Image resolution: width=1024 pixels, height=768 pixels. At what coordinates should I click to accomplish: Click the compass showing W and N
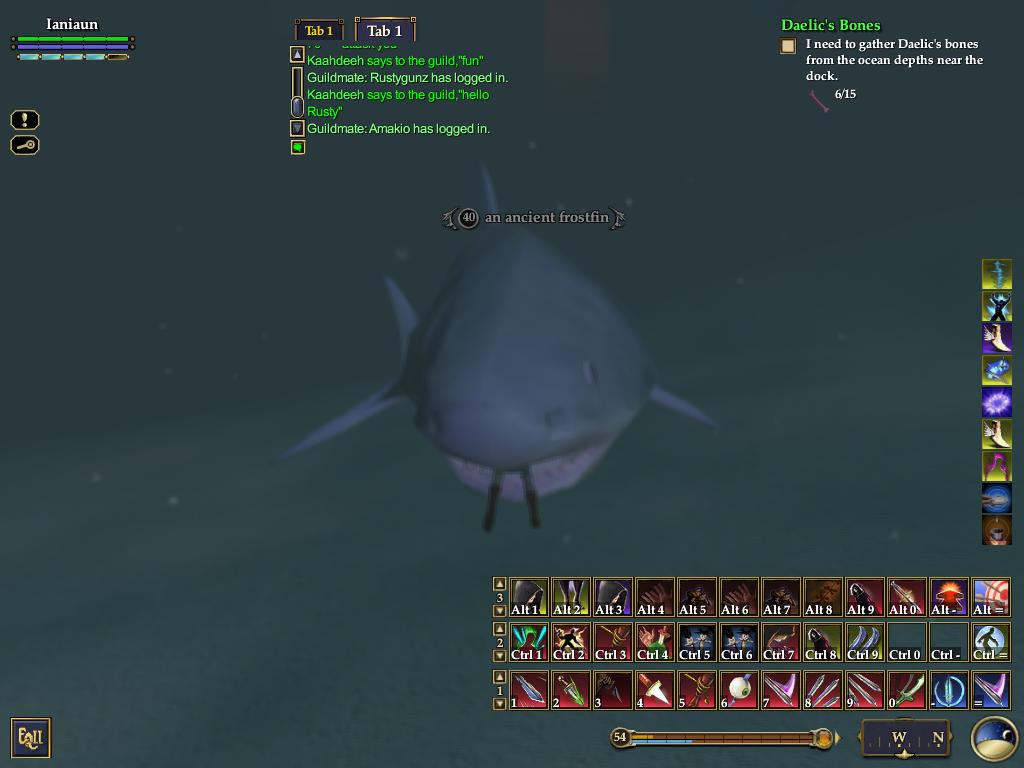(905, 738)
